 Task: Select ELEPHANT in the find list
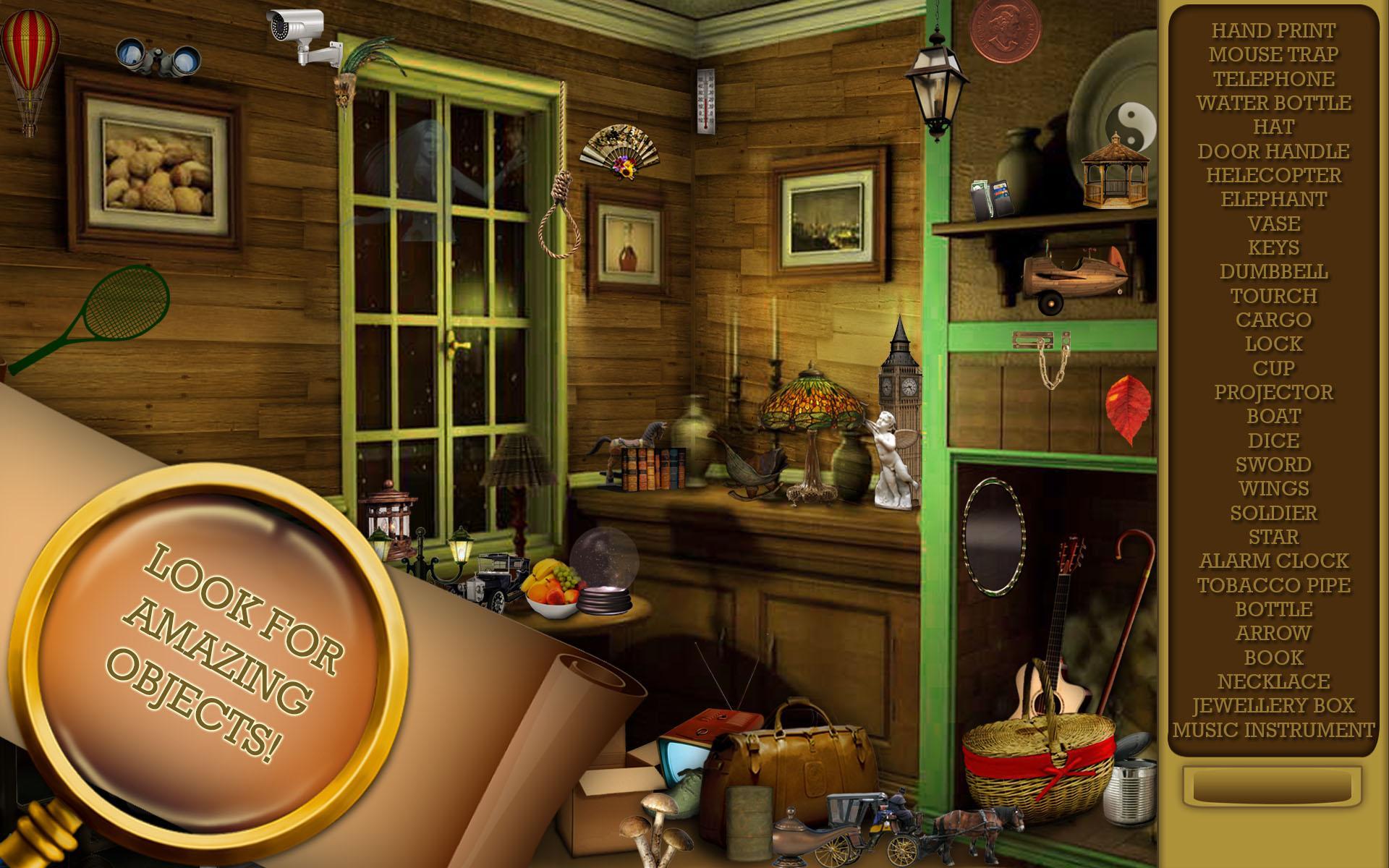pos(1273,199)
